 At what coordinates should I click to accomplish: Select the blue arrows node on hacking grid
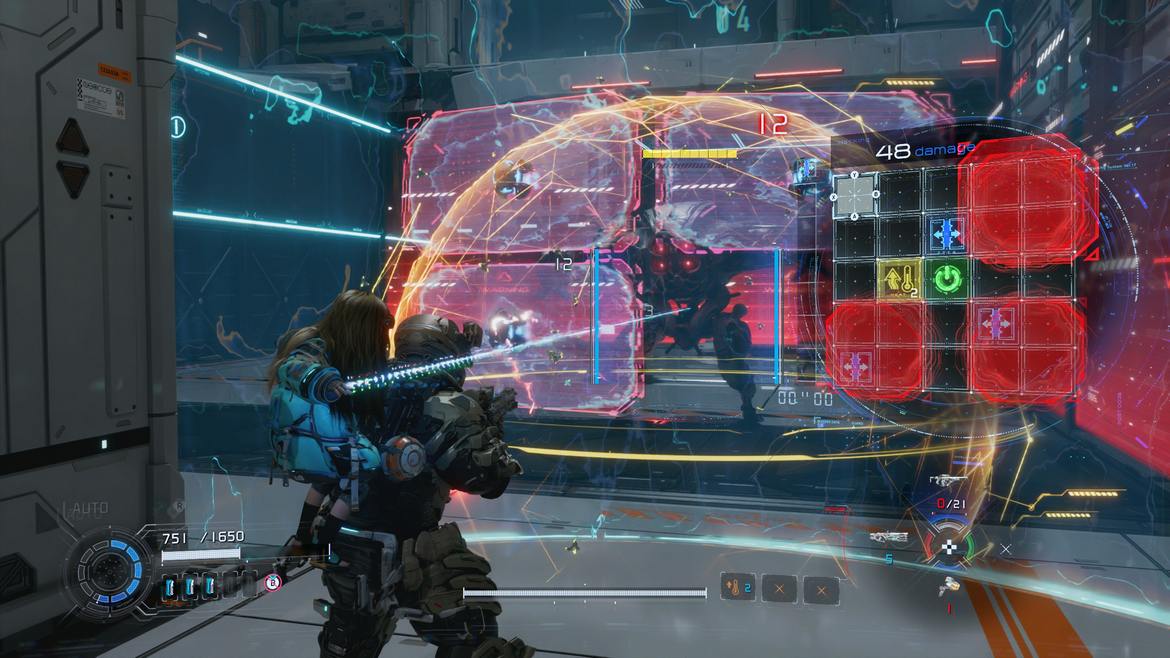[946, 233]
